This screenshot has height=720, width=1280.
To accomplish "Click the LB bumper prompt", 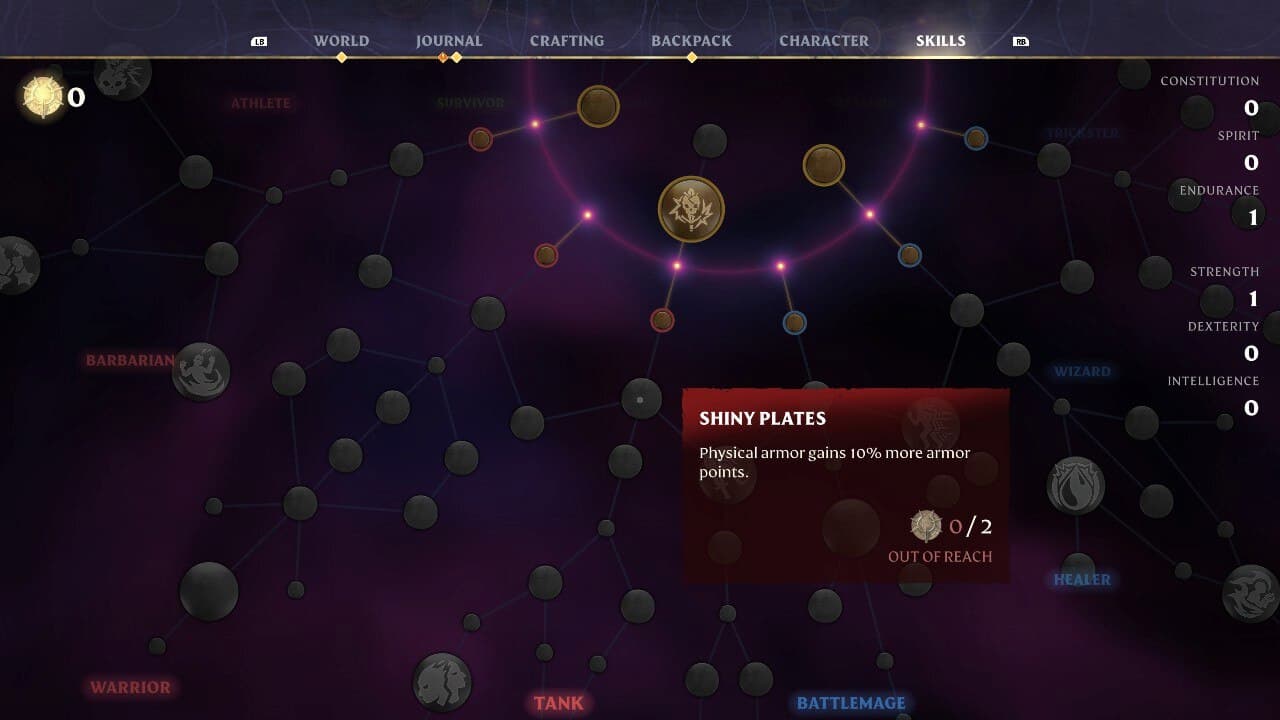I will [259, 43].
